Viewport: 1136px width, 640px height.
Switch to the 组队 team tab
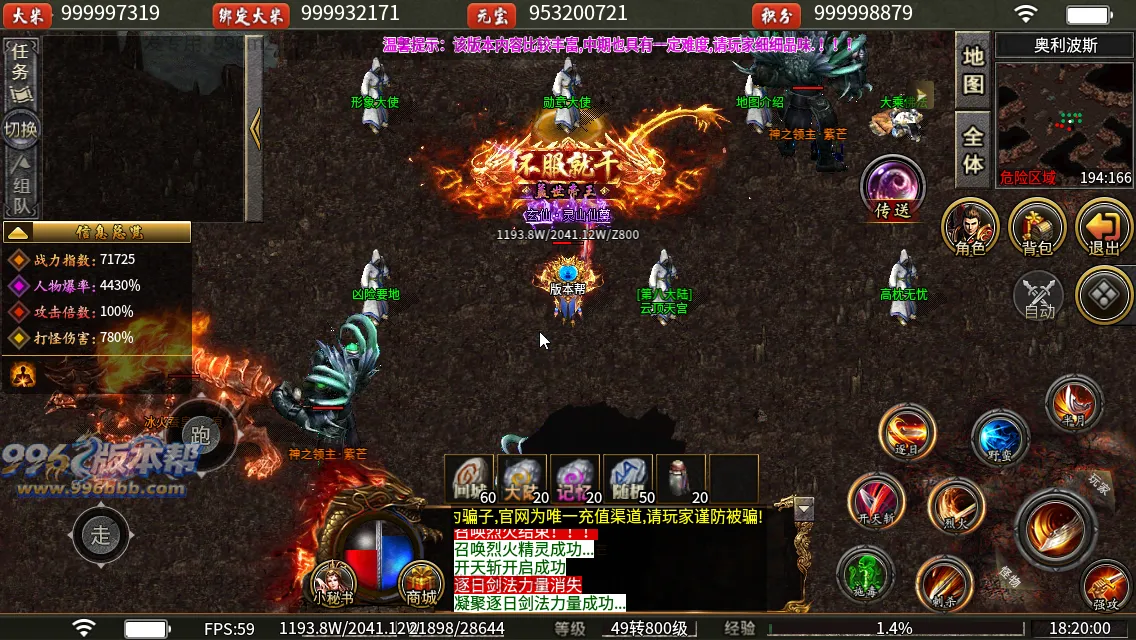click(x=20, y=186)
